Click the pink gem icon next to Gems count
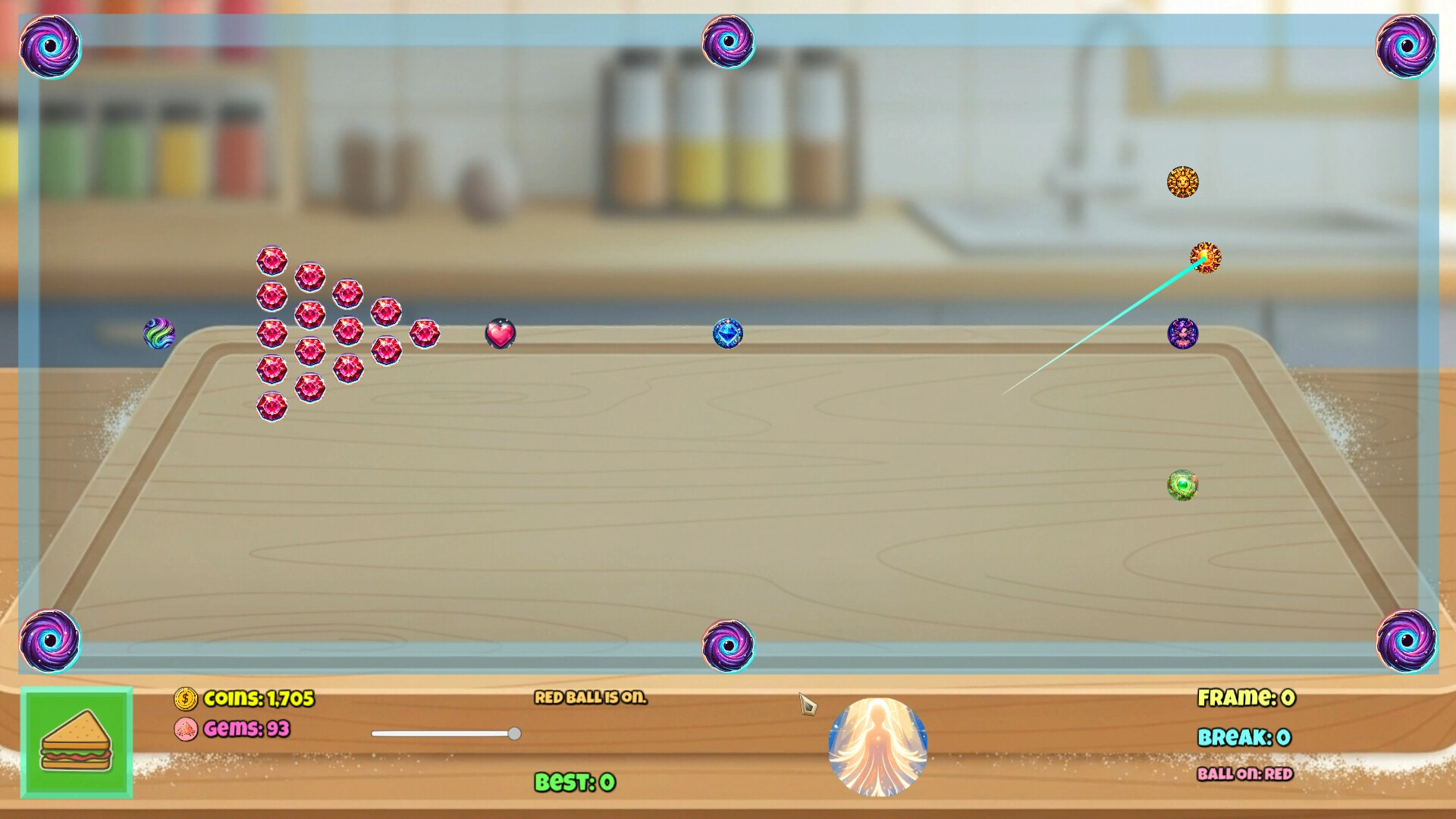This screenshot has height=819, width=1456. [x=187, y=728]
